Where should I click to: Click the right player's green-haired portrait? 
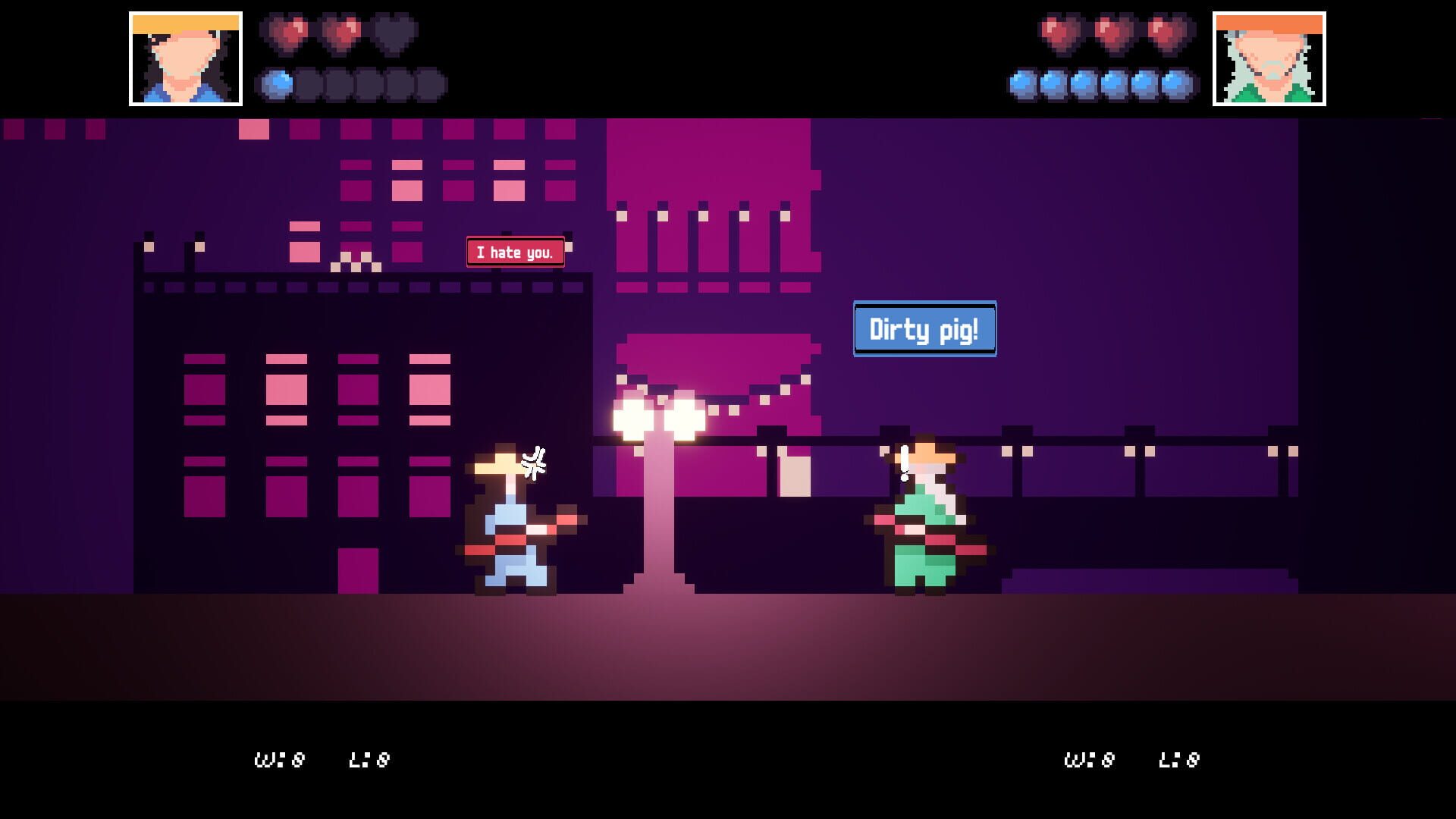point(1271,57)
